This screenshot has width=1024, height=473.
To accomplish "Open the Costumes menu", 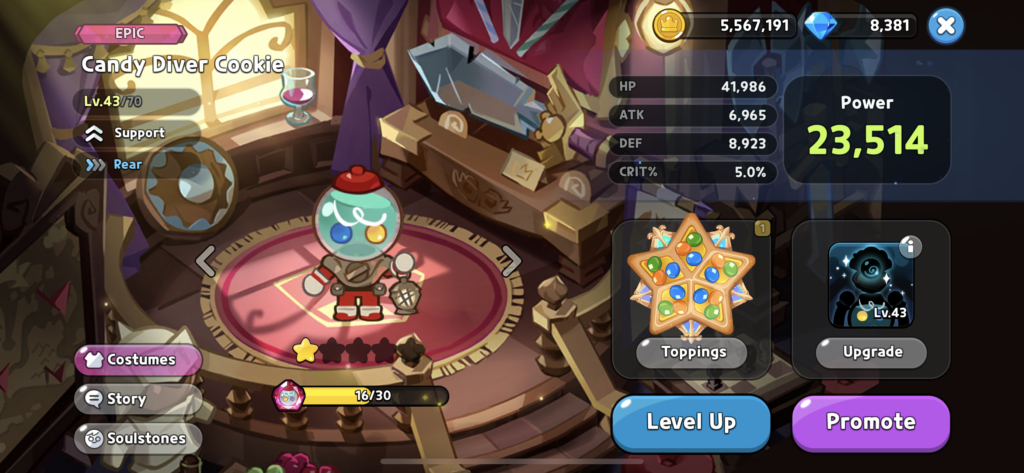I will (139, 359).
